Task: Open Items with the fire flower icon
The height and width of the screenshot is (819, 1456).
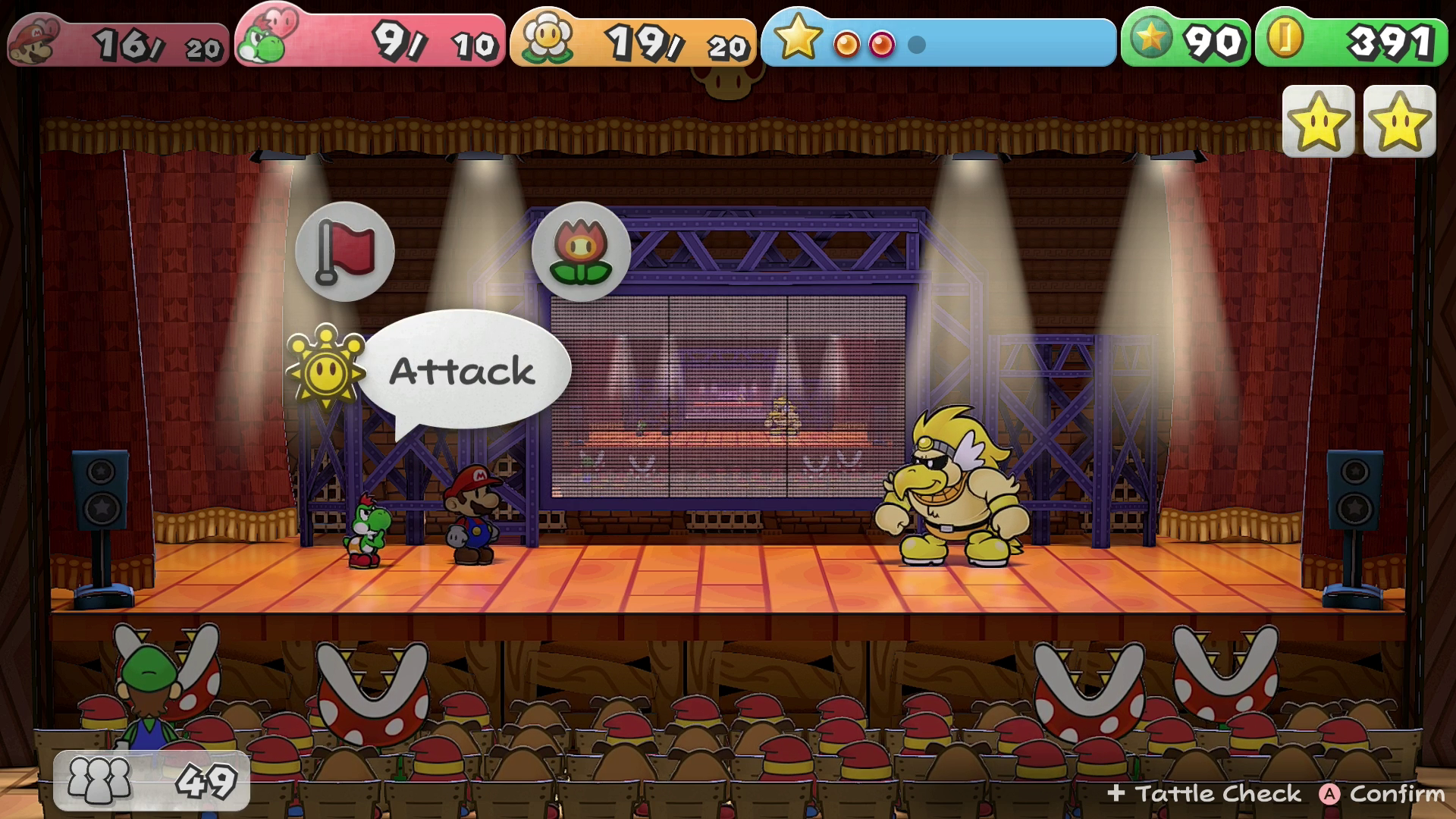Action: (581, 251)
